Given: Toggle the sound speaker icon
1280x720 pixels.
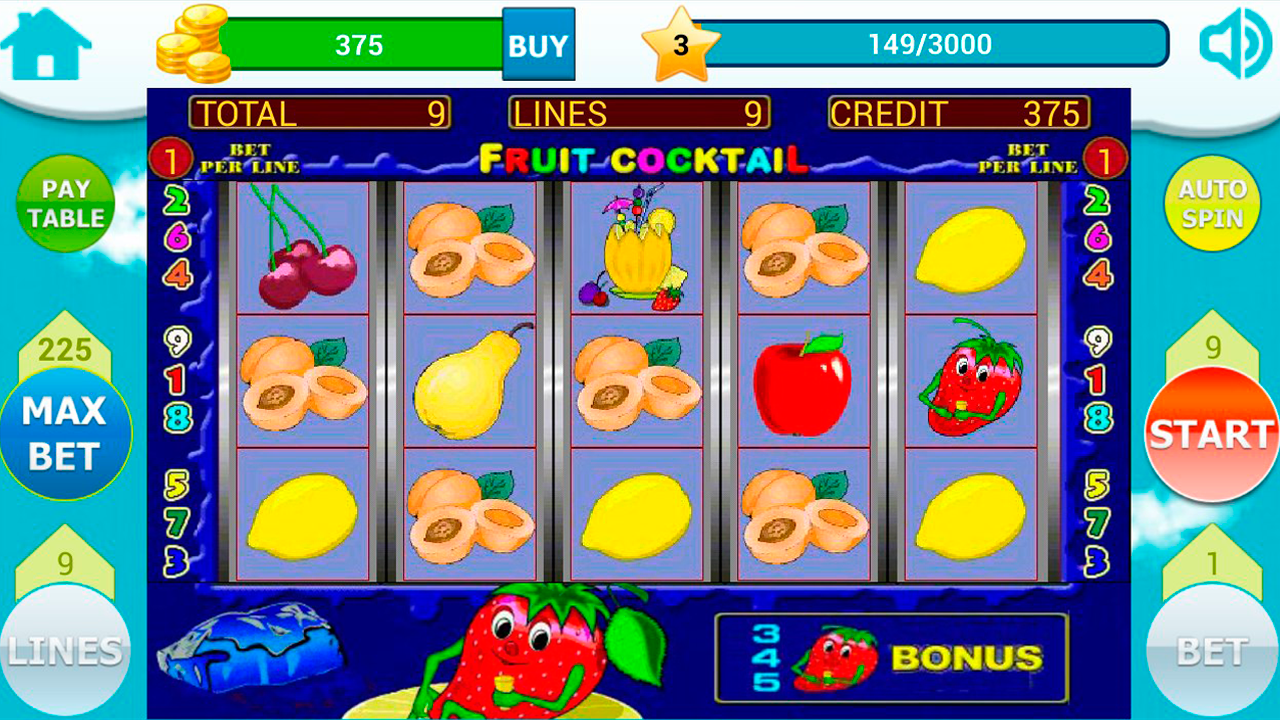Looking at the screenshot, I should (x=1234, y=44).
